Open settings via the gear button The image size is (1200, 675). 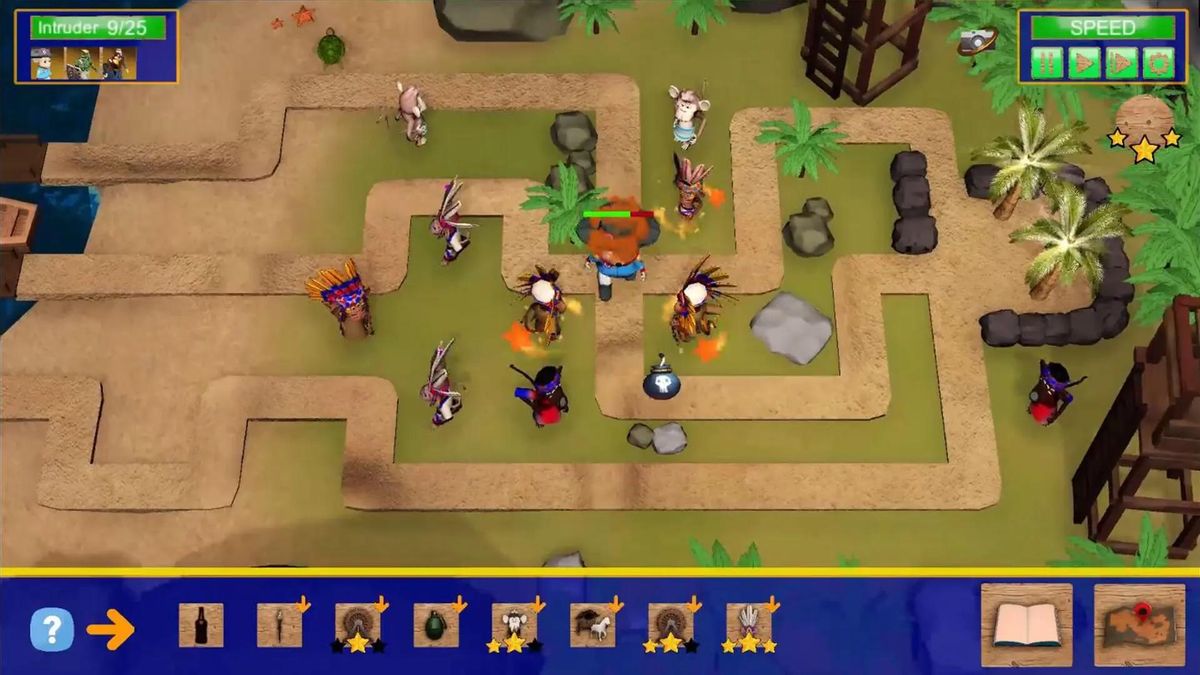(x=1158, y=62)
